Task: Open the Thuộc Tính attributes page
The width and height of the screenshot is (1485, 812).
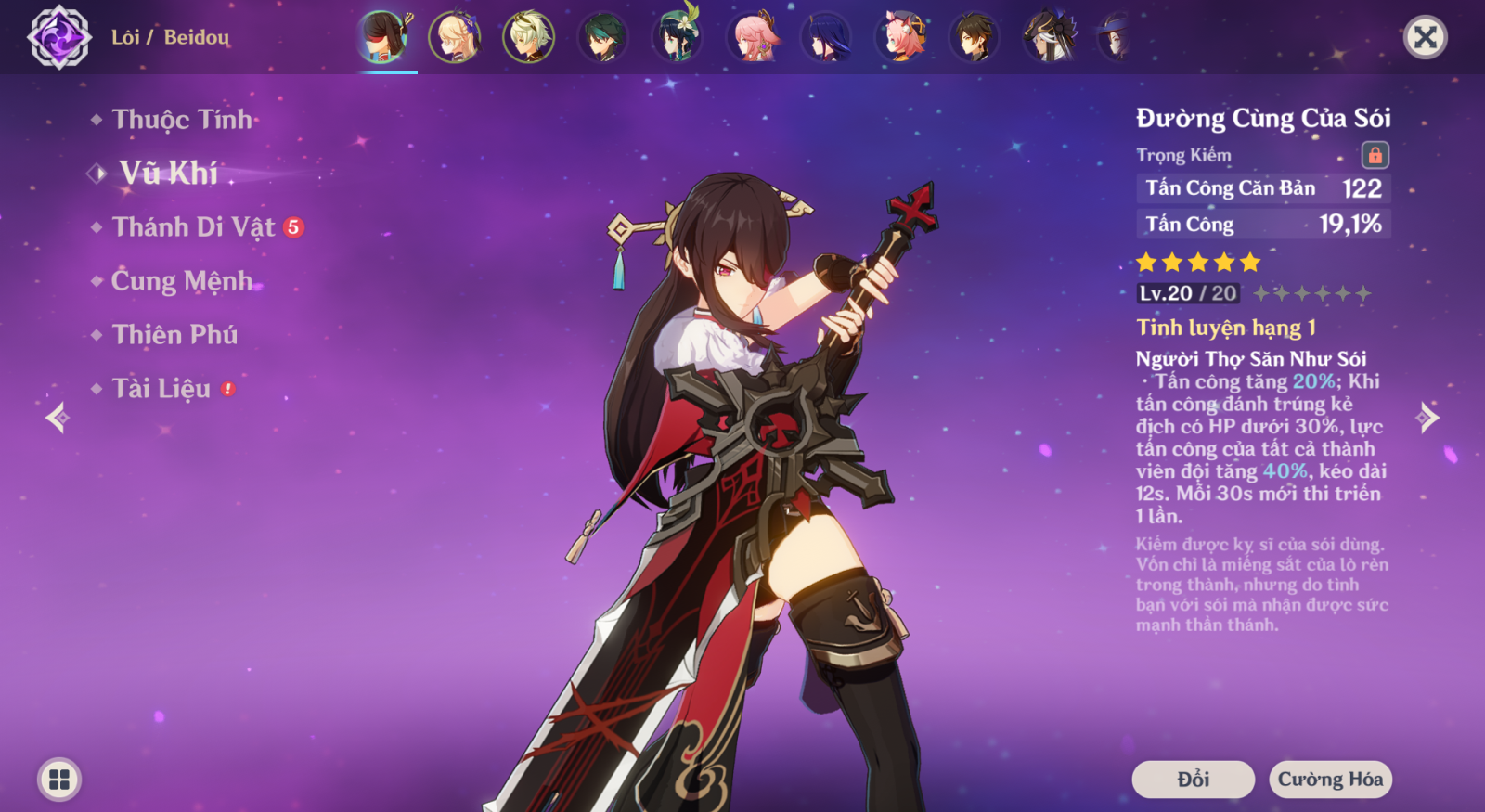Action: (181, 120)
